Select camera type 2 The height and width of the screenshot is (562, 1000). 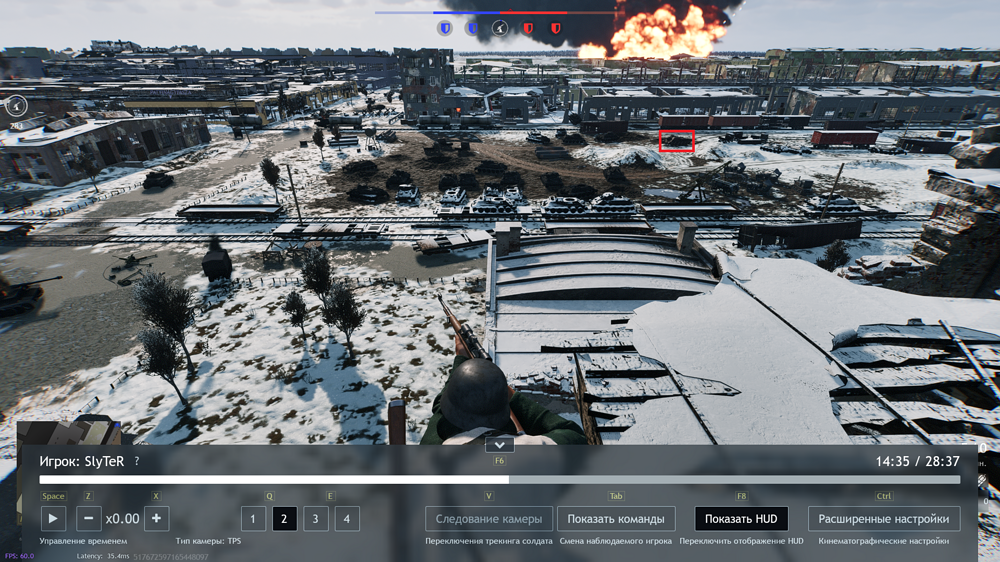(284, 518)
